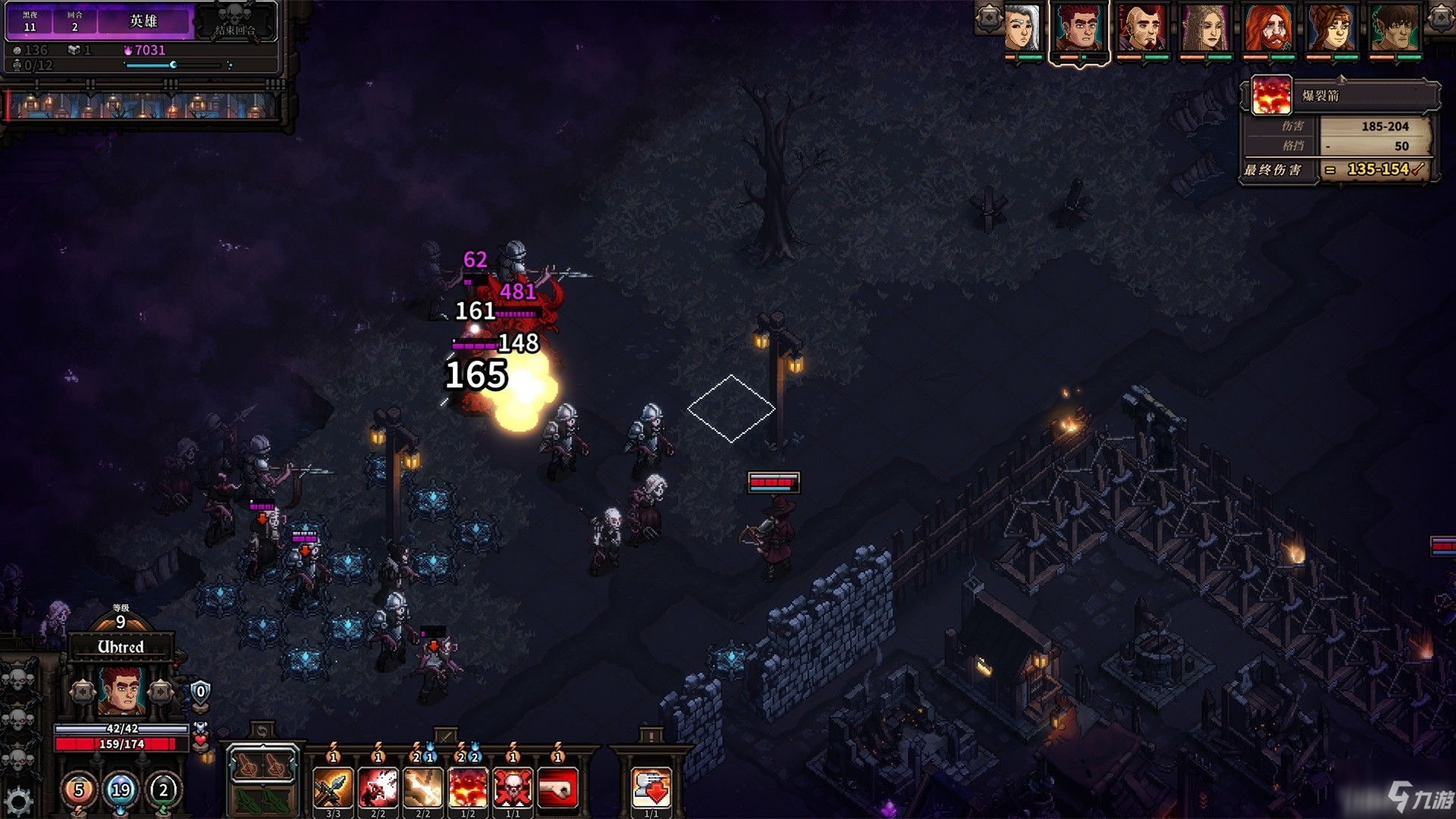The height and width of the screenshot is (819, 1456).
Task: Select the explosive arrow fire skill
Action: [468, 787]
